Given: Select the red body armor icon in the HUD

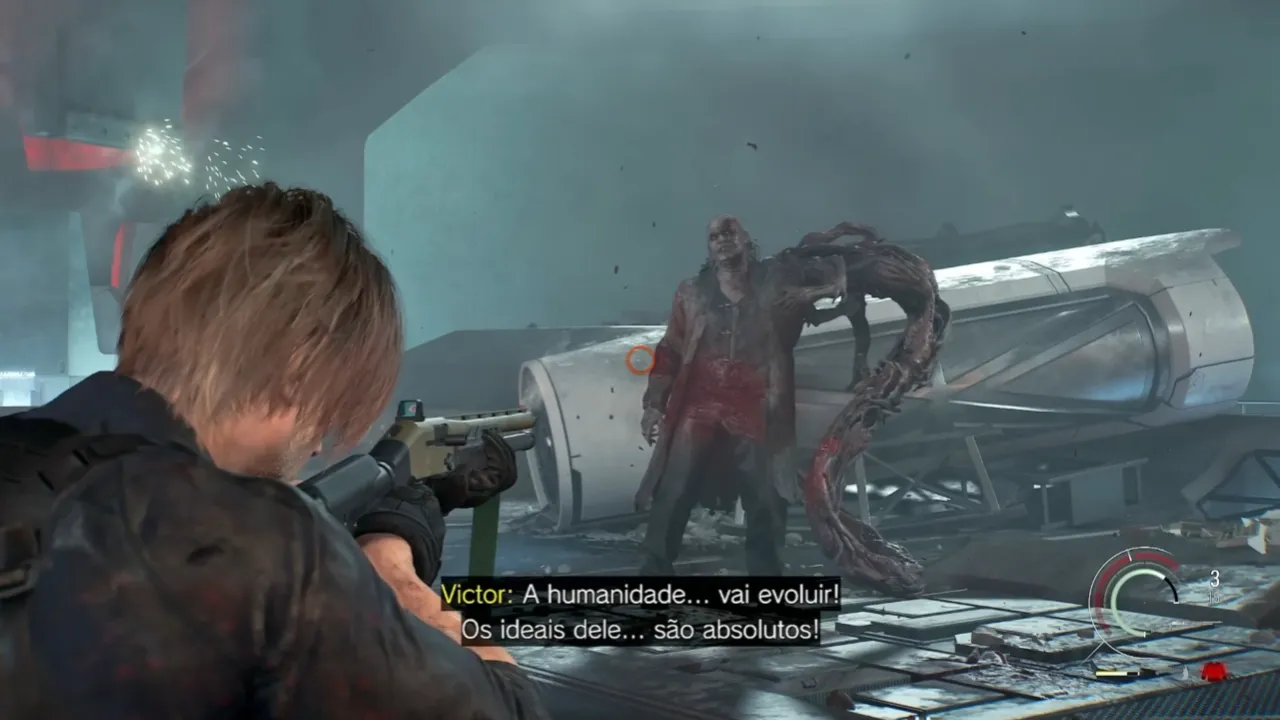Looking at the screenshot, I should pos(1213,670).
